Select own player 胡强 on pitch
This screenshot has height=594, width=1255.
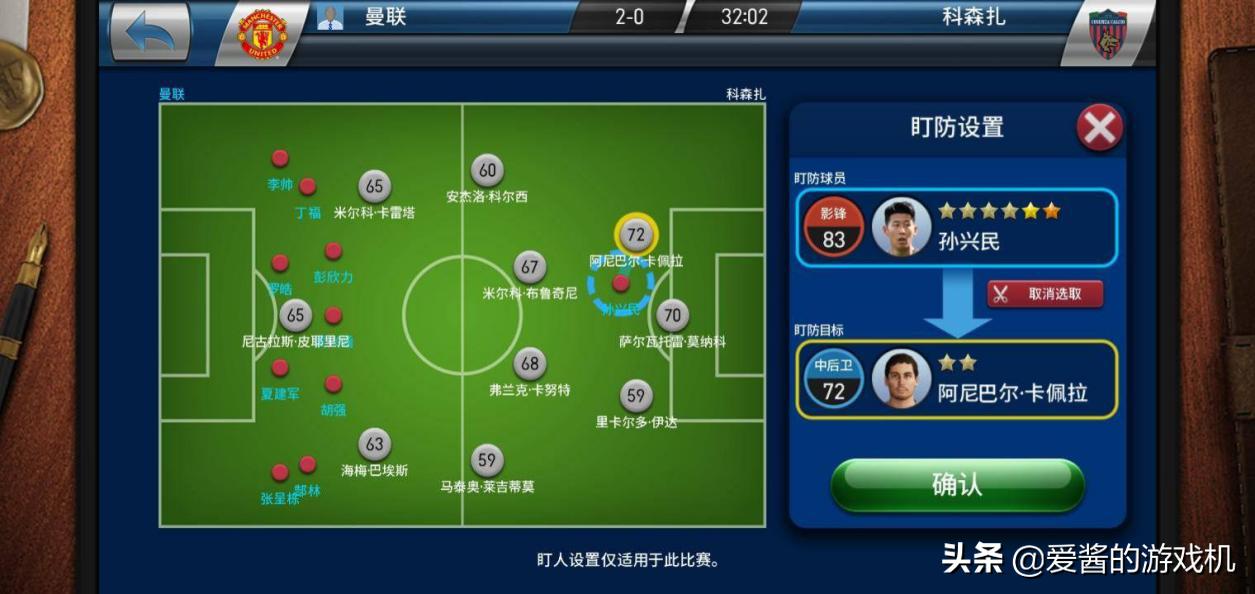point(333,384)
